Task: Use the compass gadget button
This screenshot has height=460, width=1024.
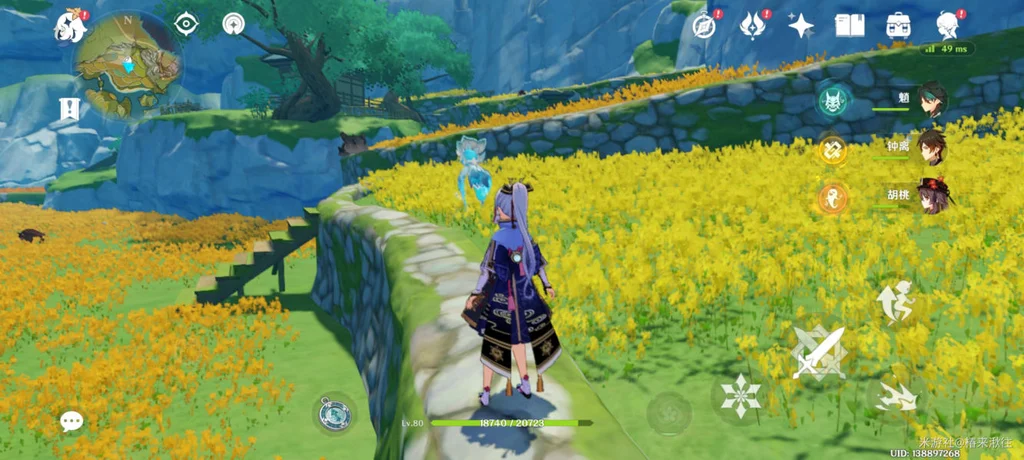Action: click(334, 413)
